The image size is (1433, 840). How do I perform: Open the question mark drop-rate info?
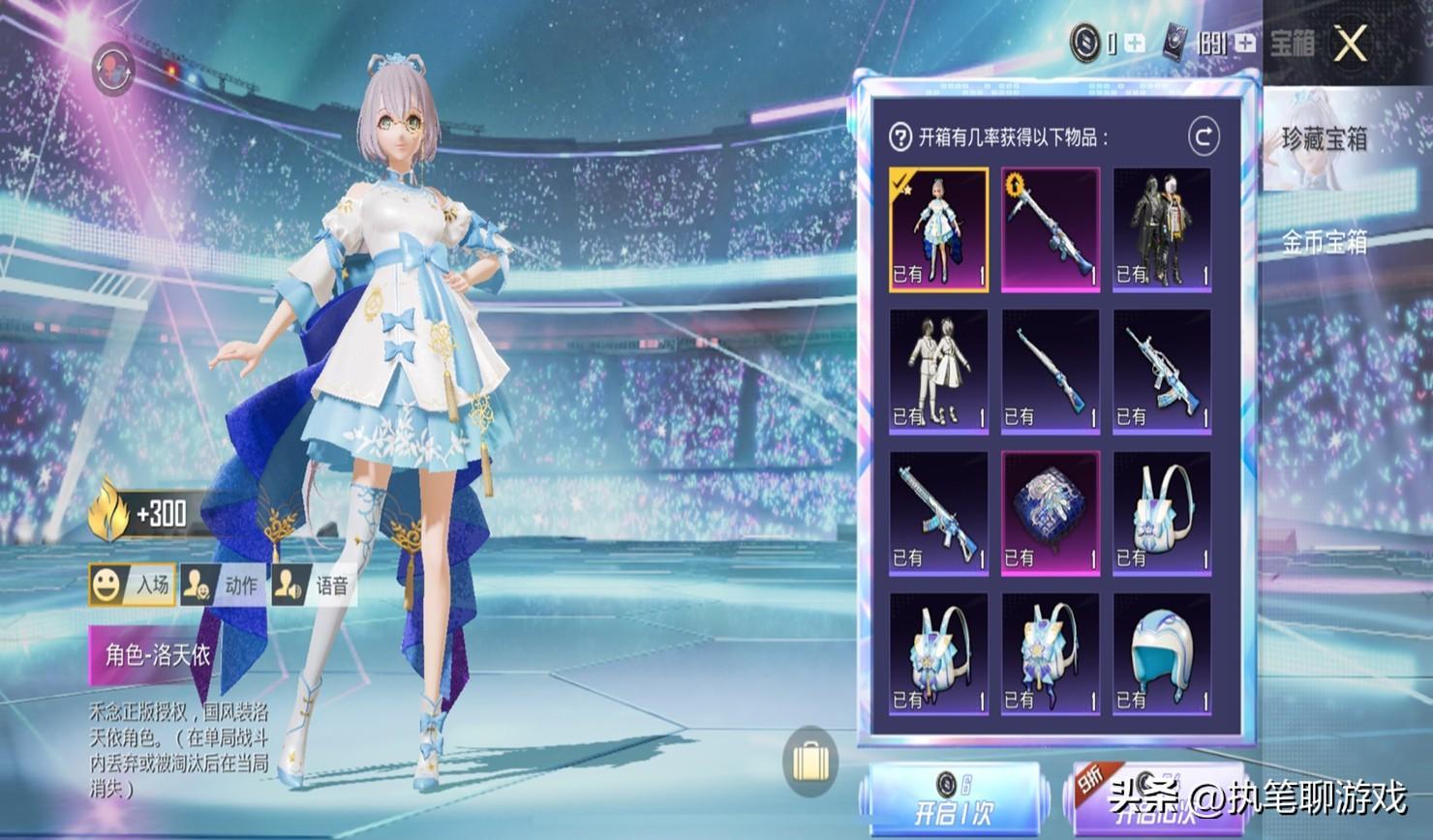pos(900,137)
